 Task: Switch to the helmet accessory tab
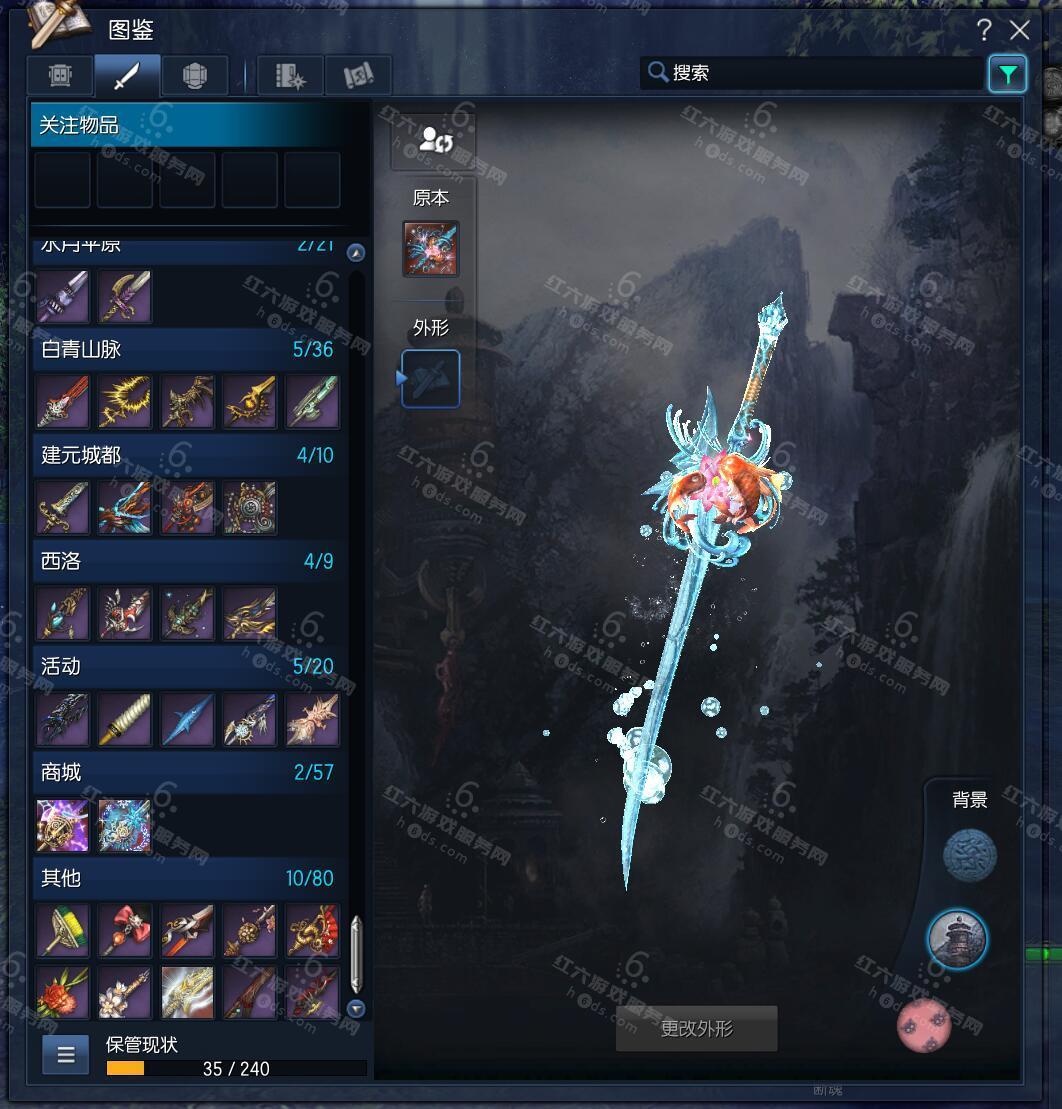pyautogui.click(x=194, y=76)
